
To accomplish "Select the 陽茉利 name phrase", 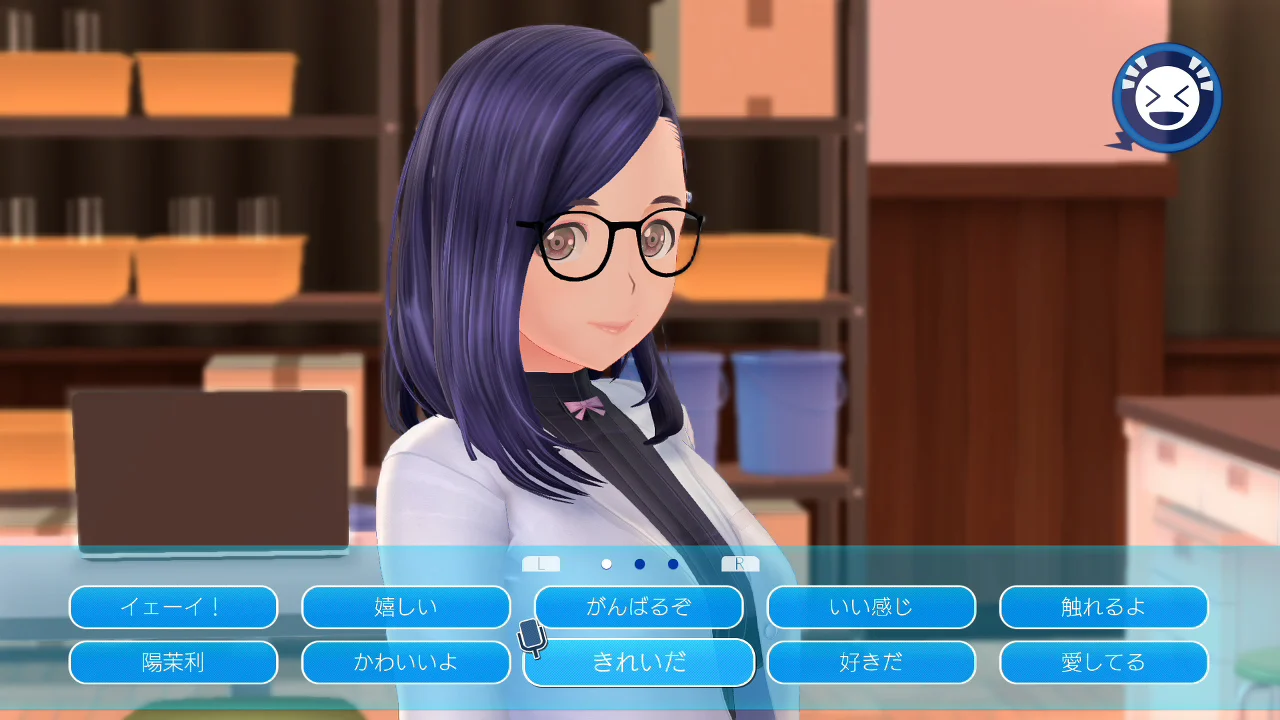I will 173,662.
